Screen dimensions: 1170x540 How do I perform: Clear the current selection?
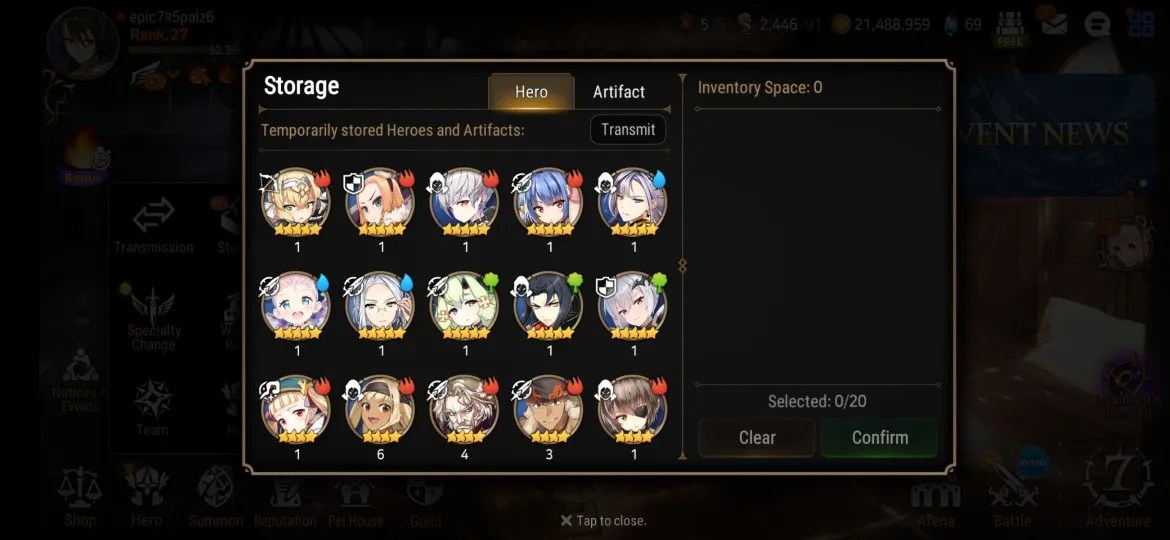757,438
